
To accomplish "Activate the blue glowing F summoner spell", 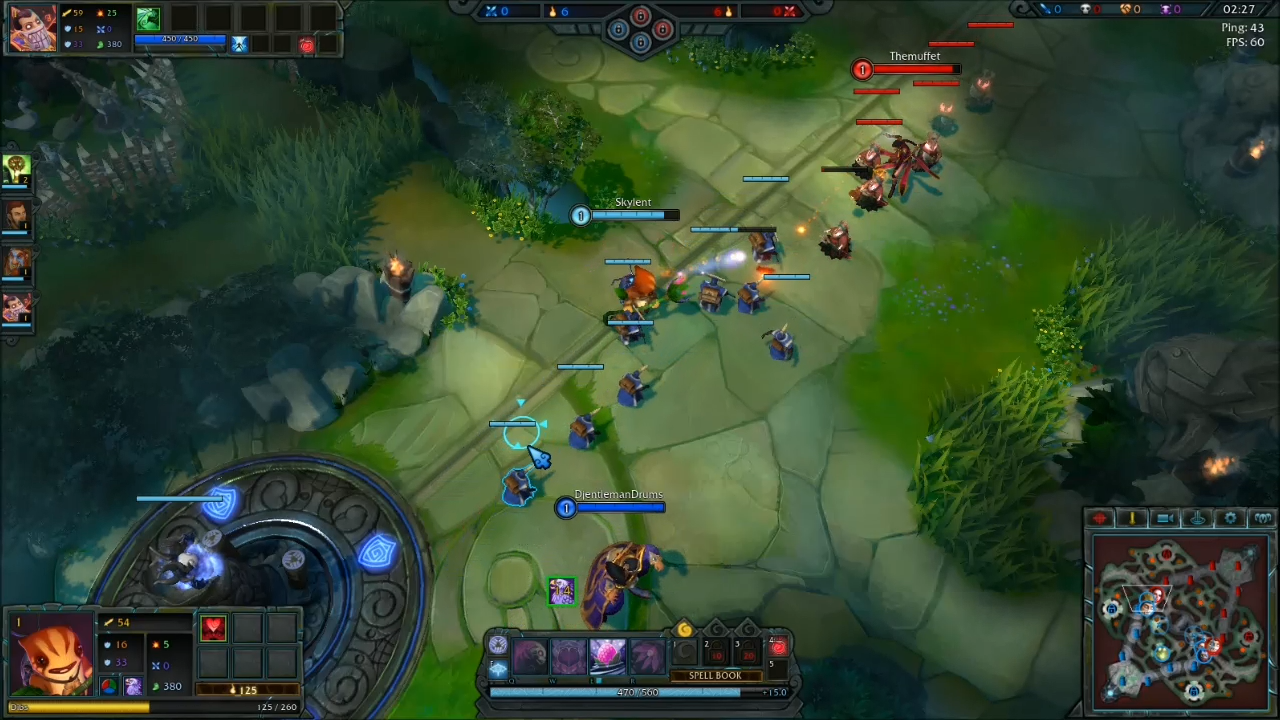I will 498,670.
